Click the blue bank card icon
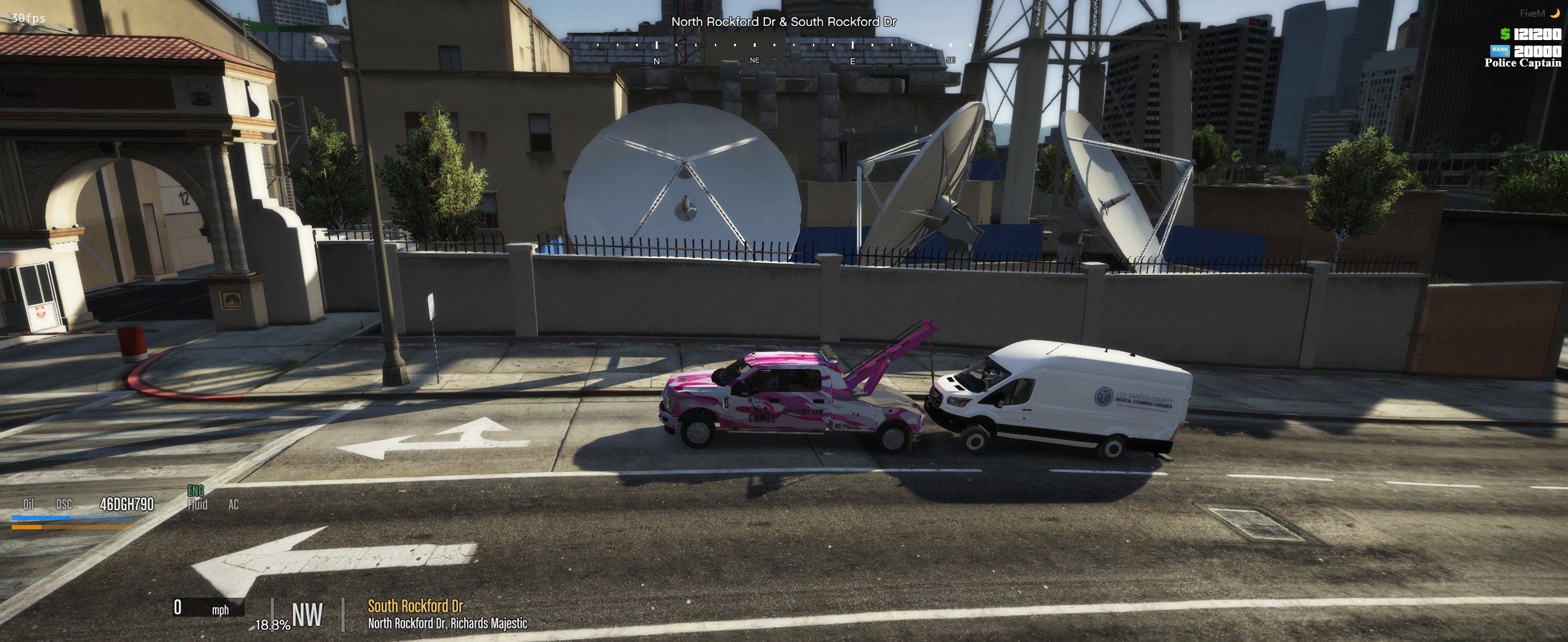Viewport: 1568px width, 642px height. click(x=1500, y=50)
